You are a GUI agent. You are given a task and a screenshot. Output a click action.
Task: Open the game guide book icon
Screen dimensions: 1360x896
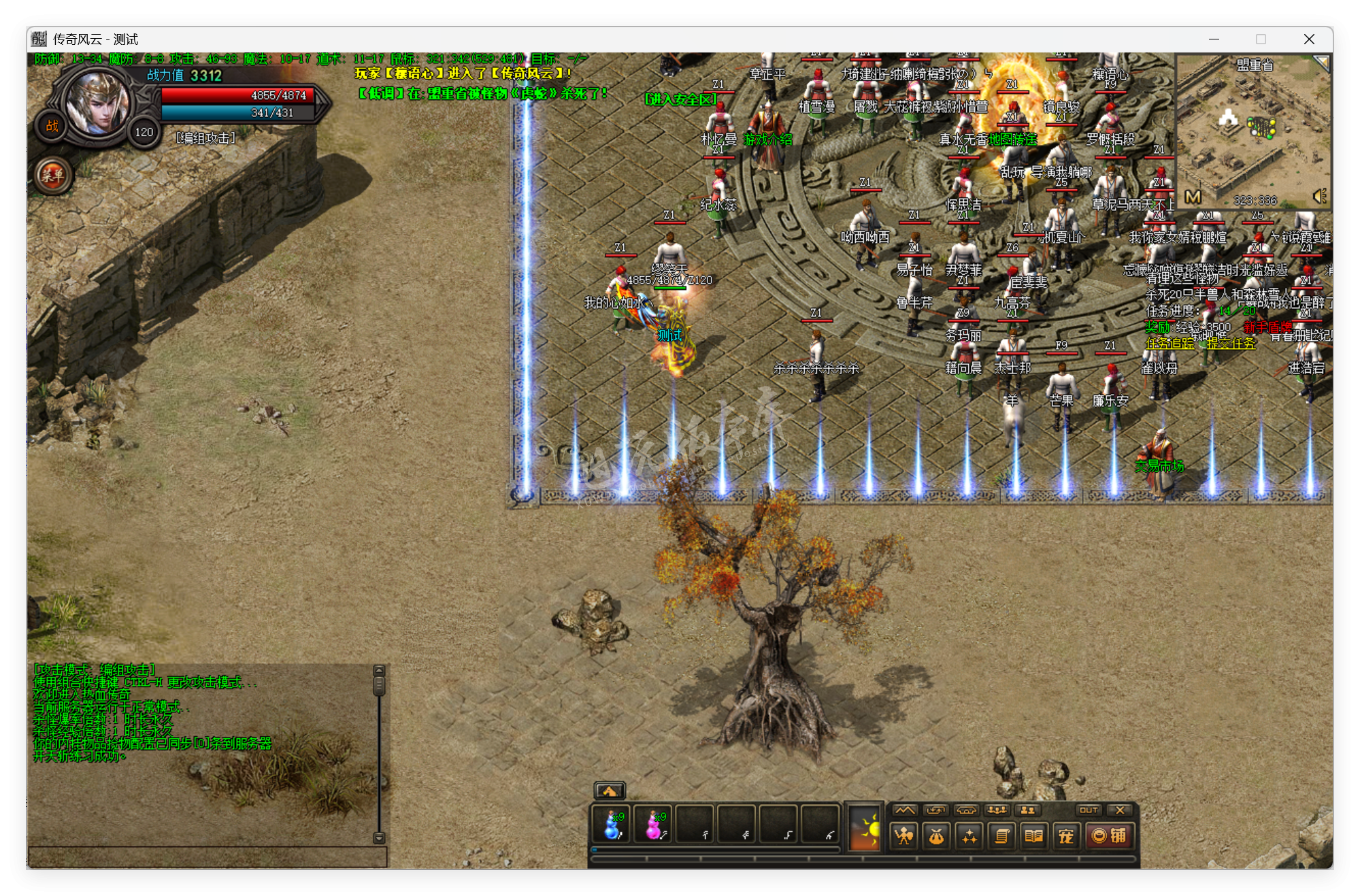click(x=1035, y=835)
